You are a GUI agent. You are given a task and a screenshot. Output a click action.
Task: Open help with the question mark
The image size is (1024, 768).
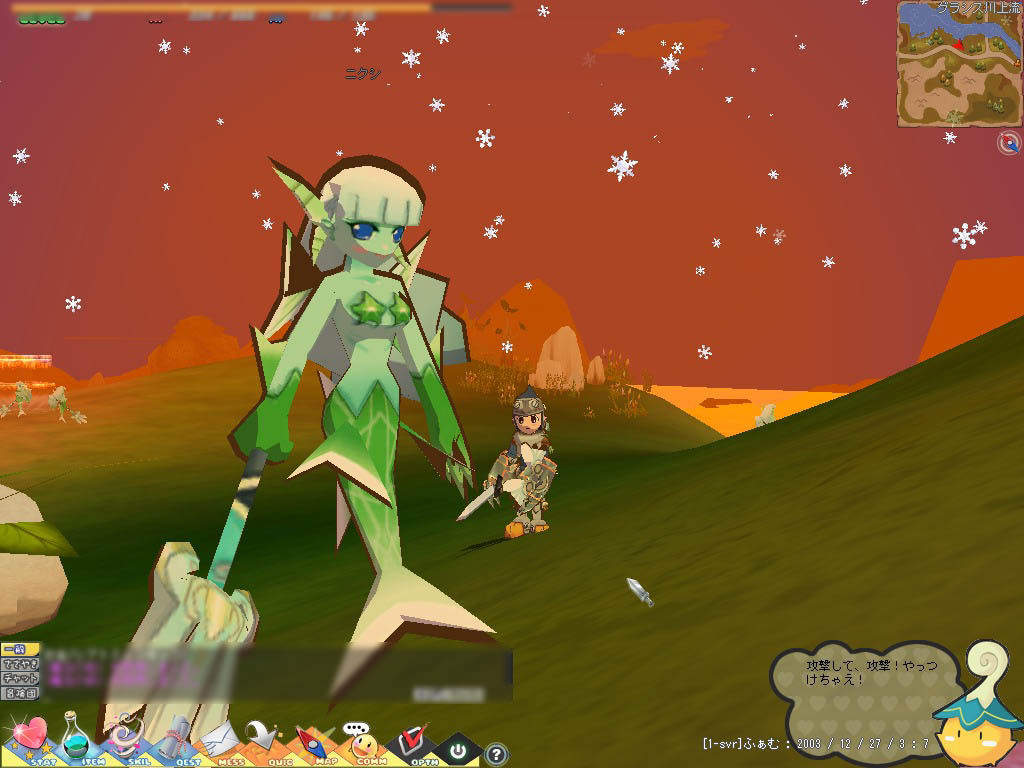click(496, 753)
